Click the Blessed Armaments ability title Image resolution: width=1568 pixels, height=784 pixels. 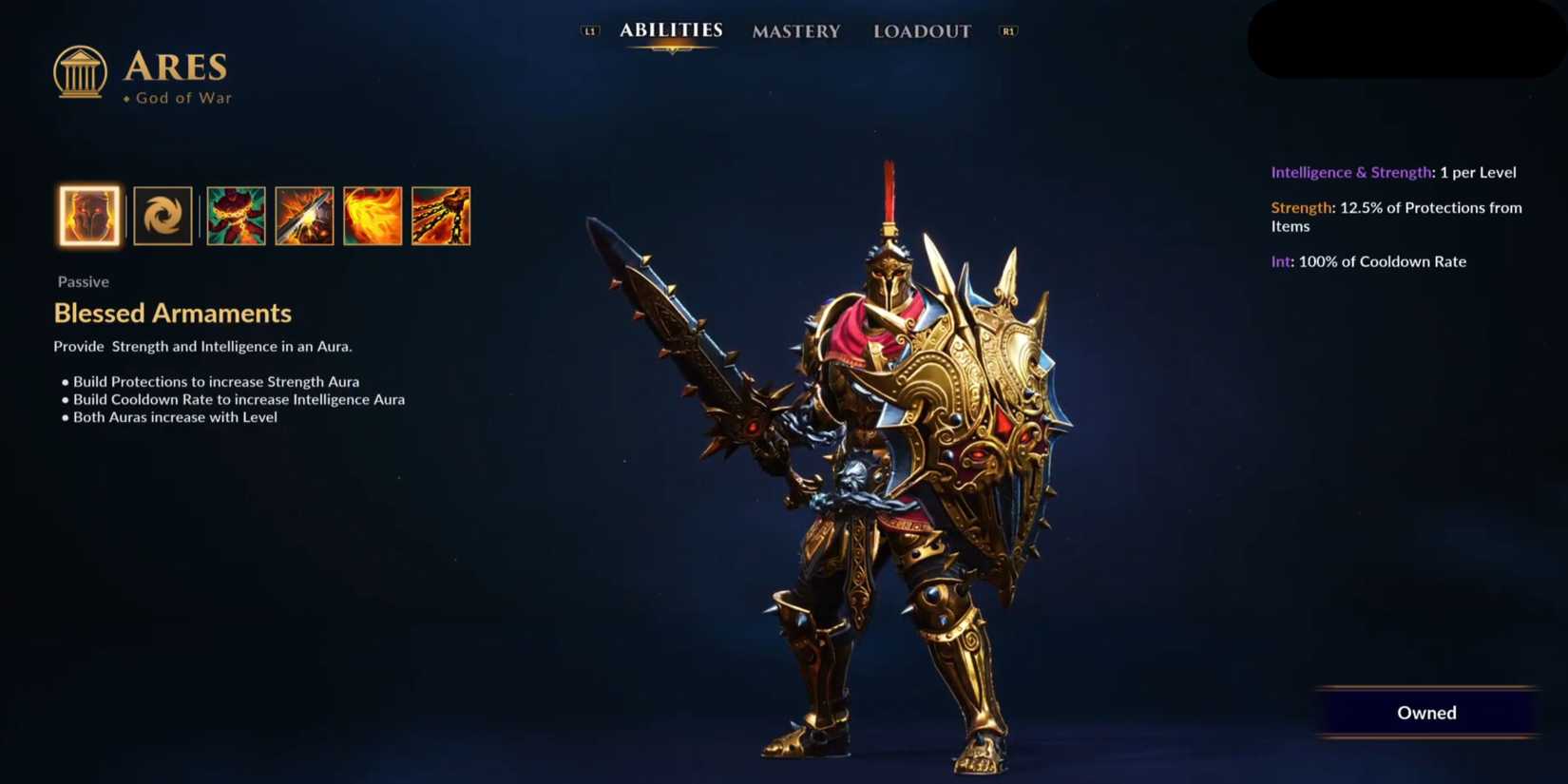tap(172, 313)
